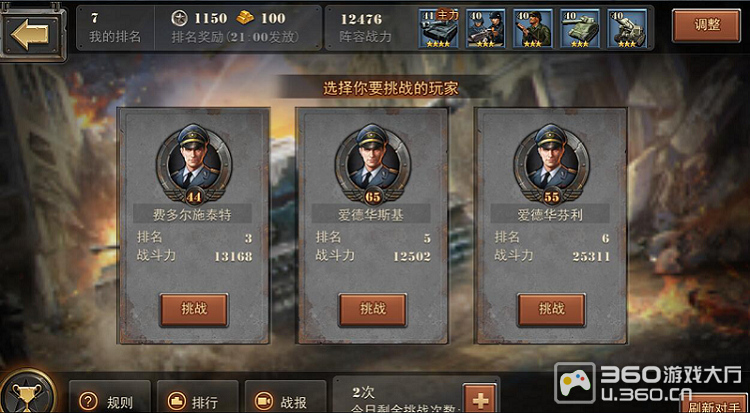Challenge player 费多尔施泰特
750x413 pixels.
(x=194, y=309)
